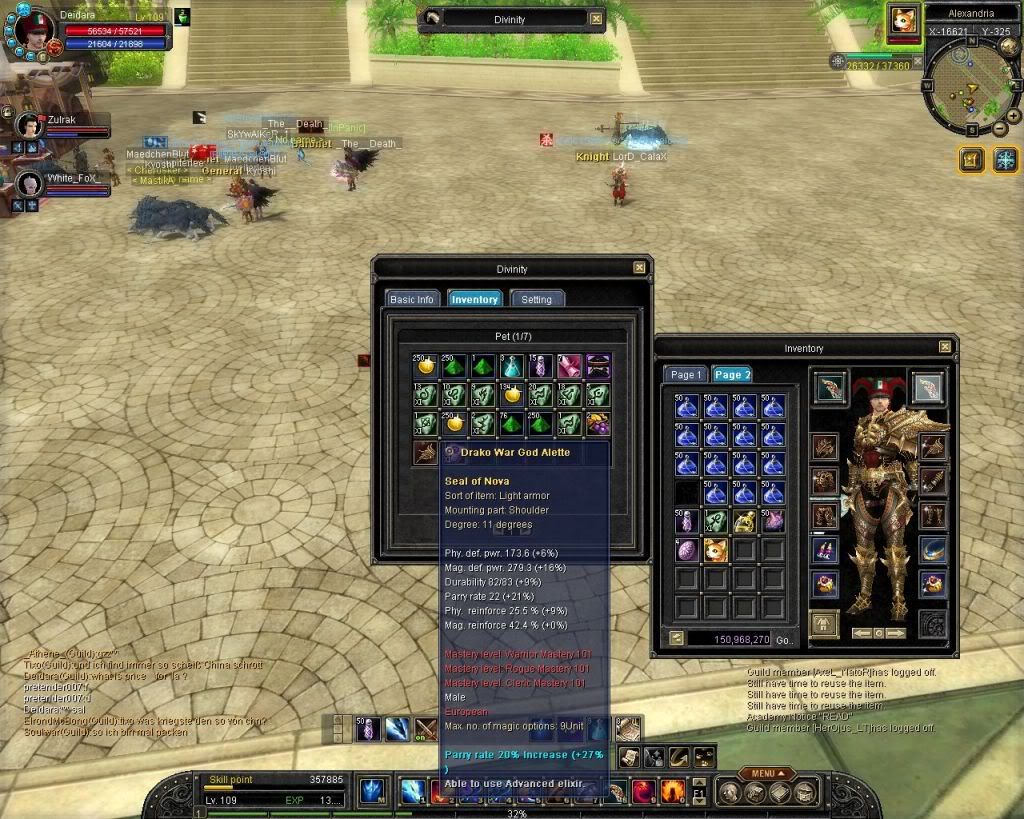
Task: Select party member White_FoX's portrait
Action: point(29,184)
